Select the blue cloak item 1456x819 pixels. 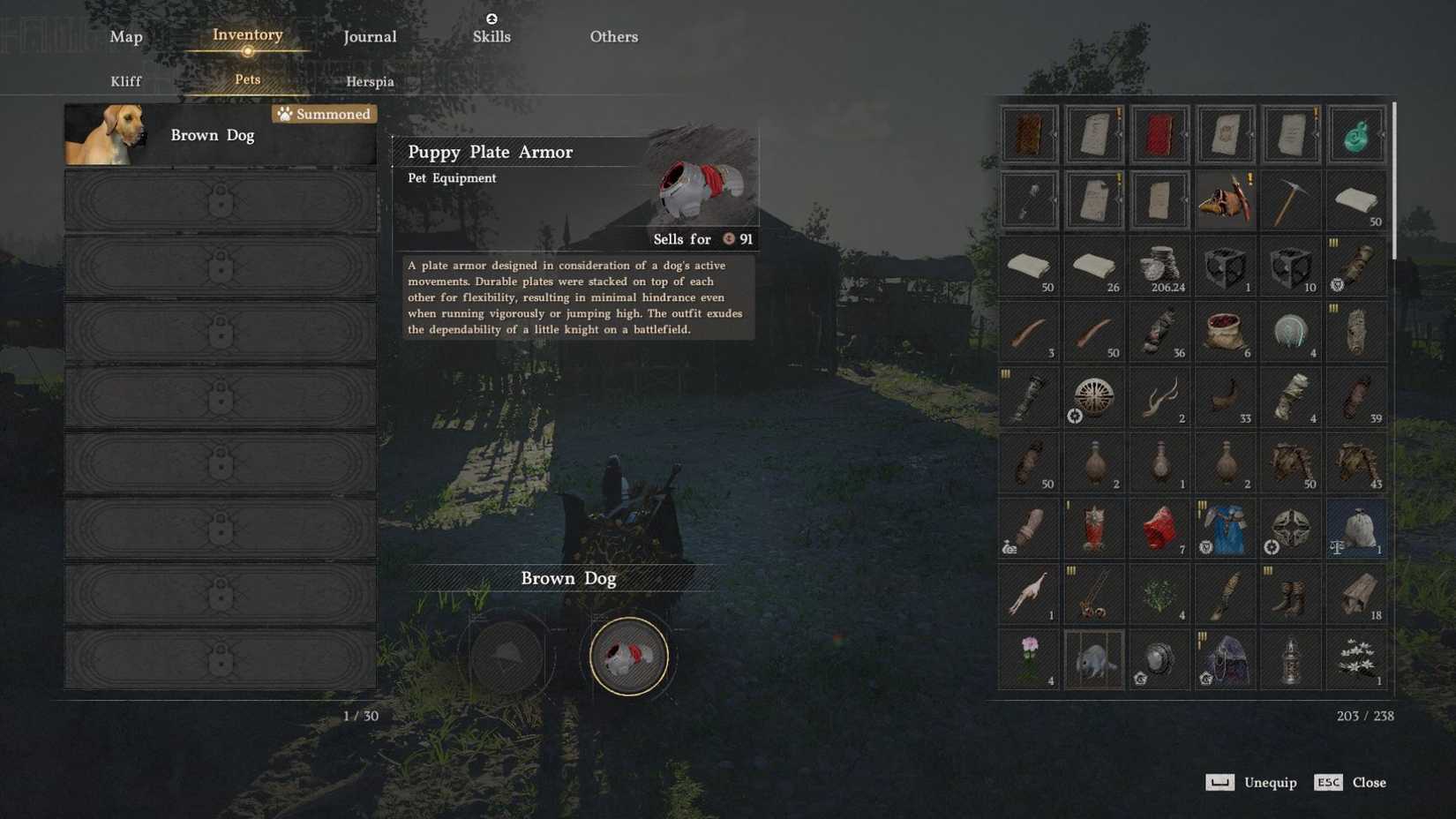pyautogui.click(x=1226, y=528)
